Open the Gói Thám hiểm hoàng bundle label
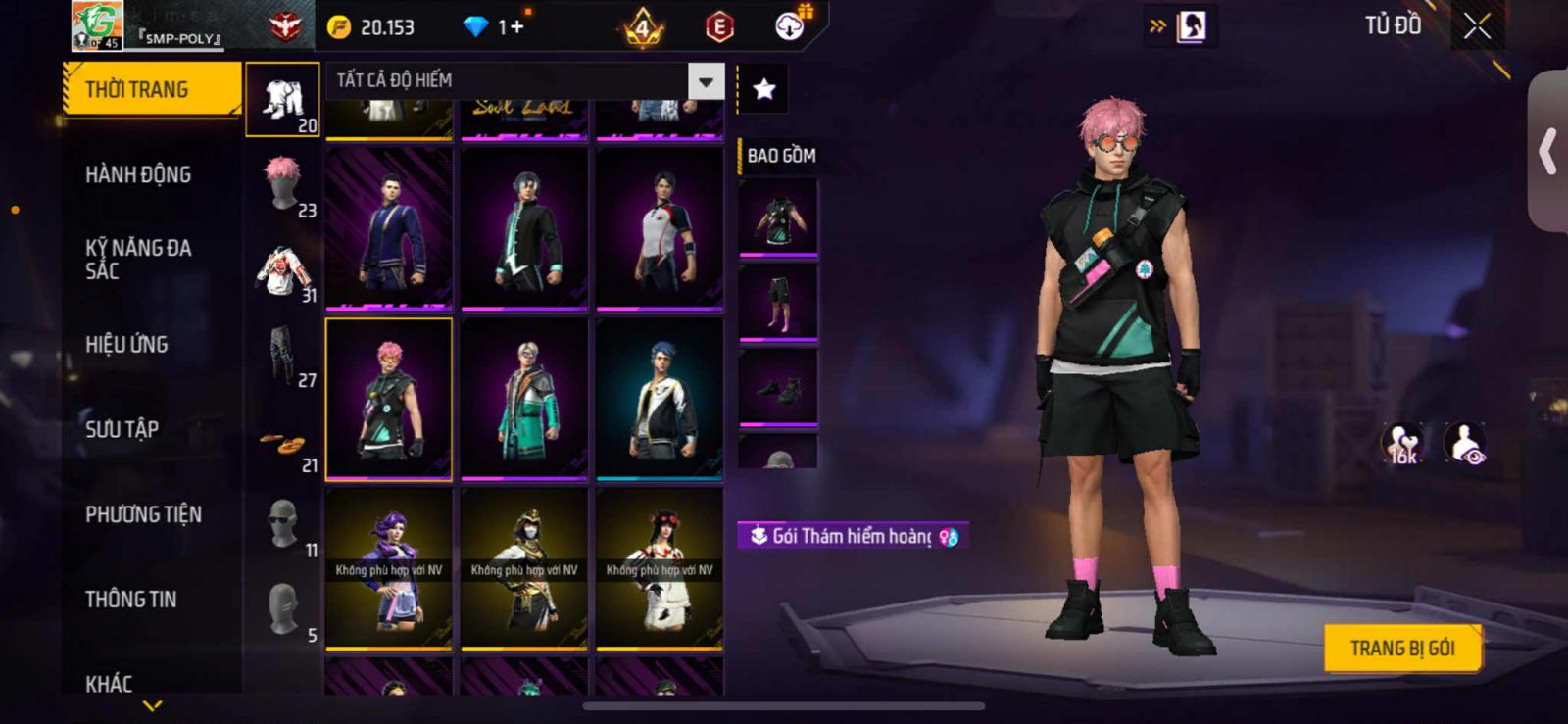Viewport: 1568px width, 724px height. (853, 536)
